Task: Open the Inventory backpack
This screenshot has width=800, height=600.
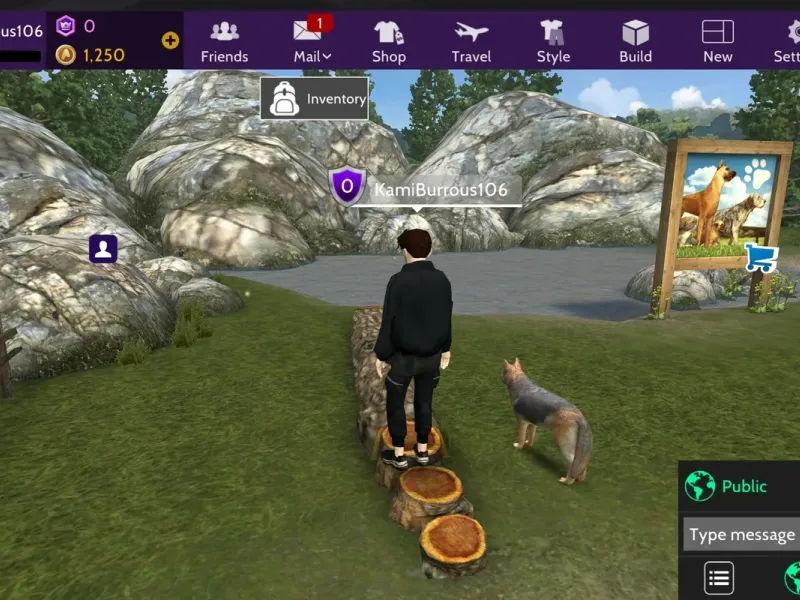Action: pos(314,99)
